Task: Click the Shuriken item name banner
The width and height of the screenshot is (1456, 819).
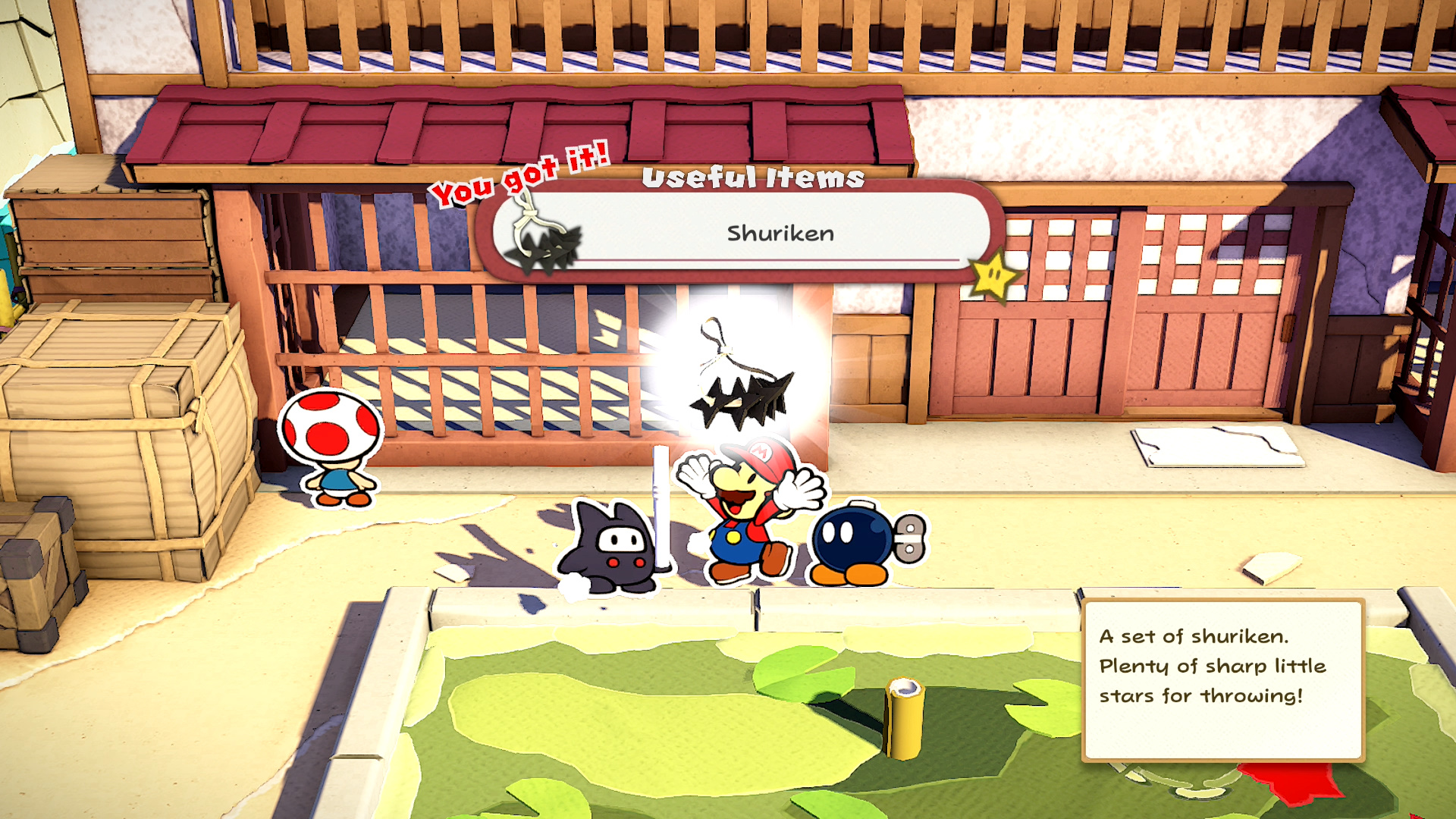Action: click(780, 233)
